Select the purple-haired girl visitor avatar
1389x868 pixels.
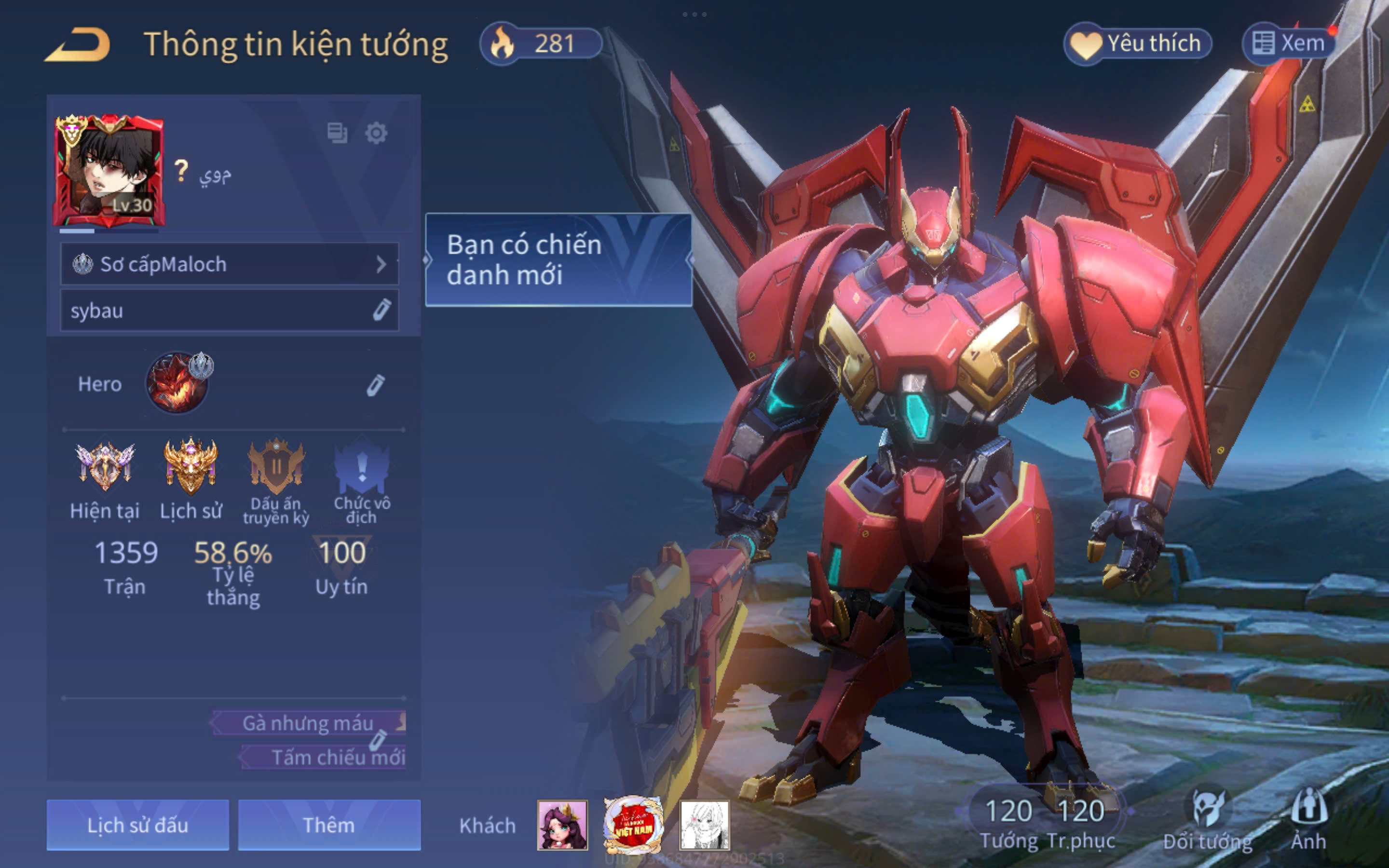tap(562, 825)
